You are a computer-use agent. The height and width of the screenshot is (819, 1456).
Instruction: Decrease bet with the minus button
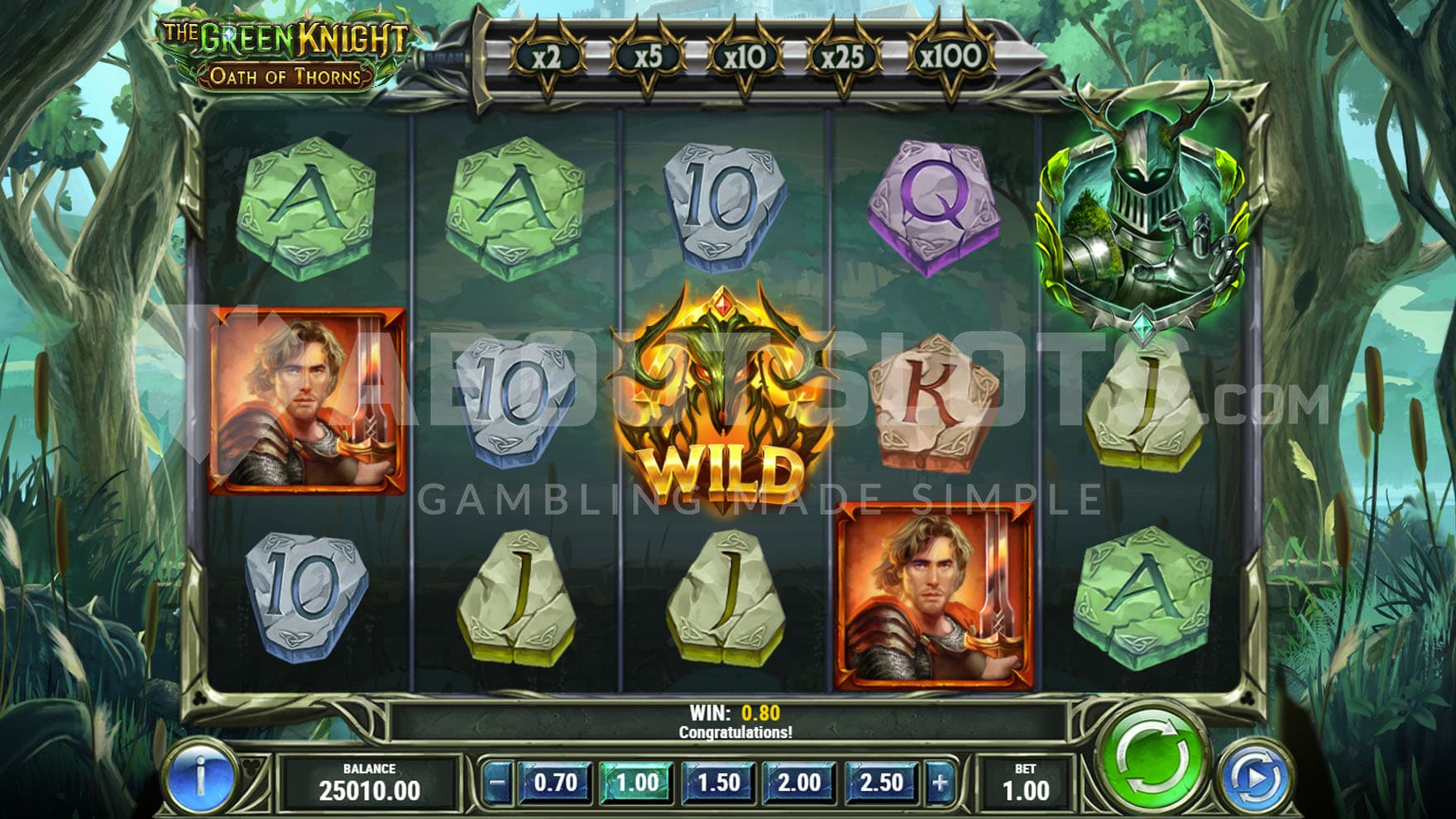pyautogui.click(x=497, y=782)
